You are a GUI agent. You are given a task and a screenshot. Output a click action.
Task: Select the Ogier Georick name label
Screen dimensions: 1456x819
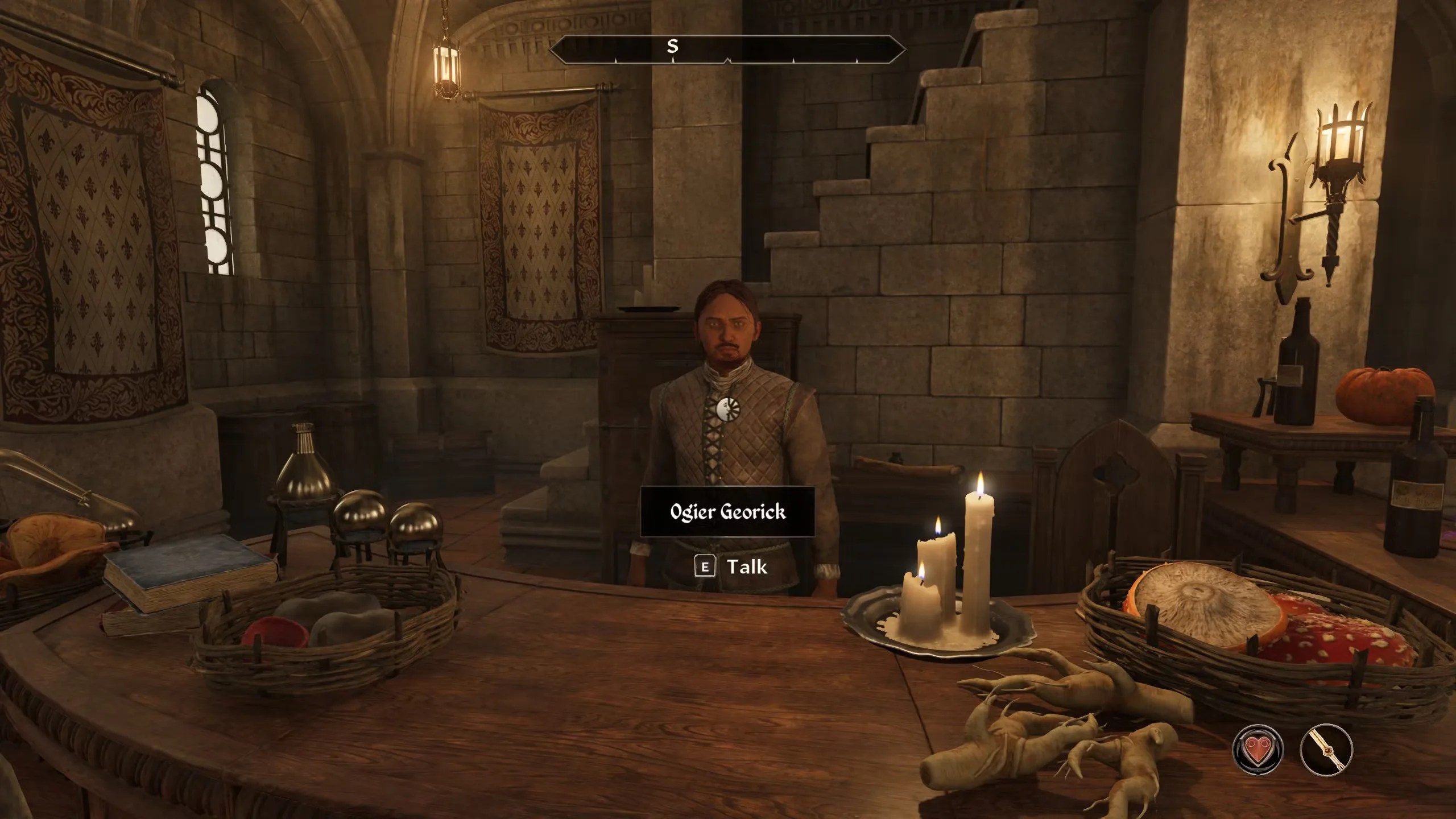(x=727, y=512)
